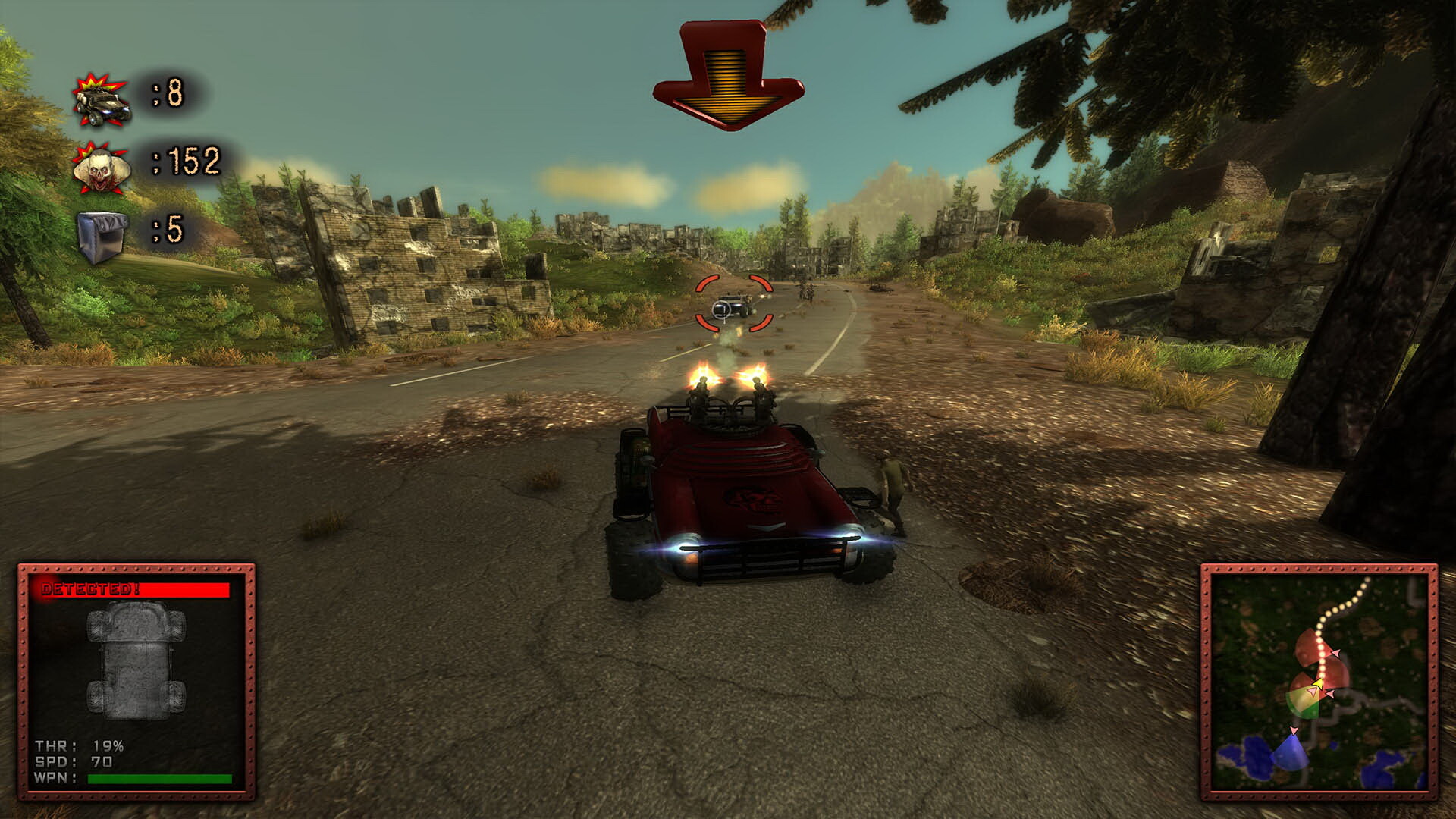Select the THR throttle readout
Image resolution: width=1456 pixels, height=819 pixels.
click(x=80, y=745)
